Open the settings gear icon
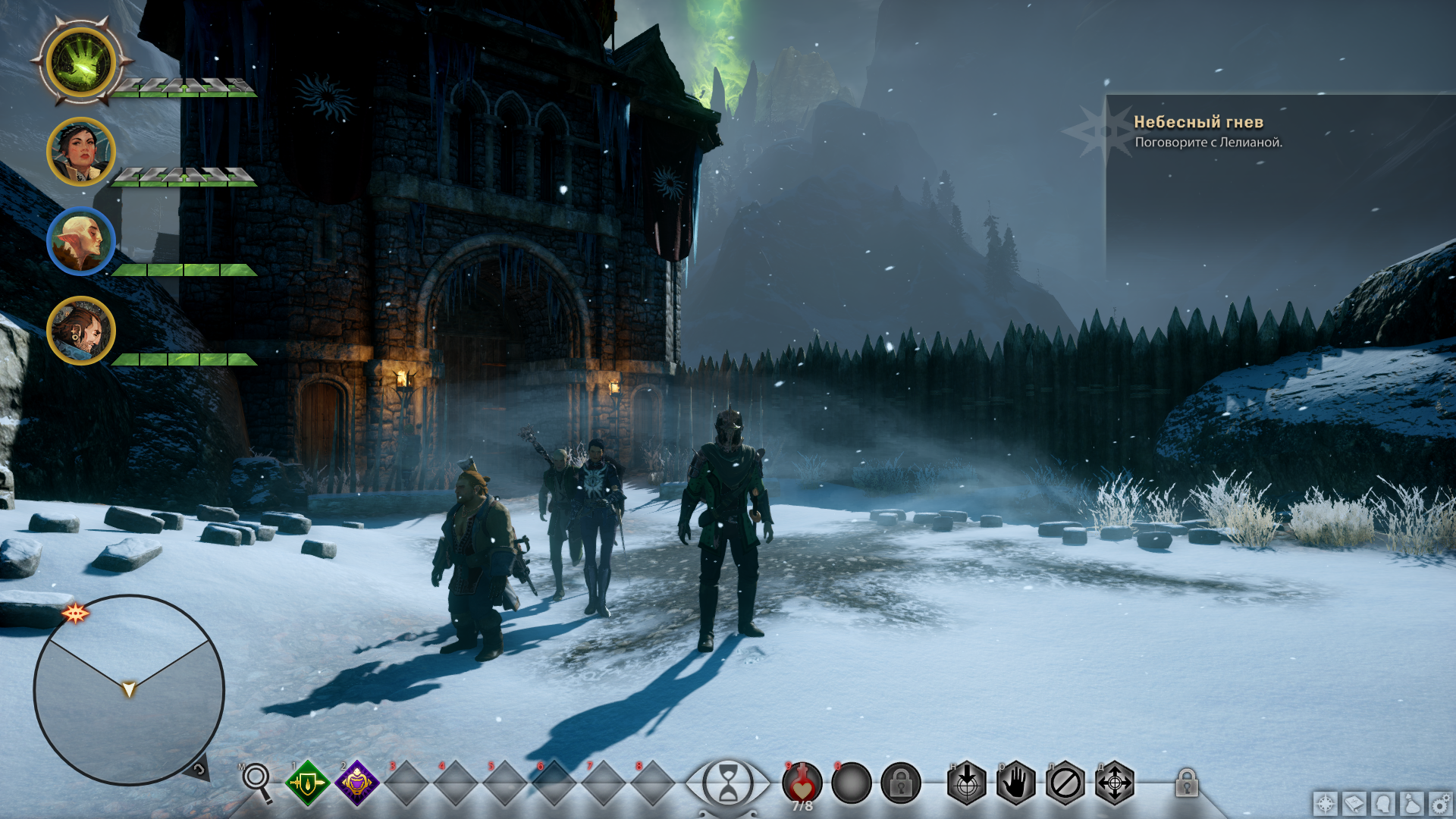Viewport: 1456px width, 819px height. [x=1440, y=803]
